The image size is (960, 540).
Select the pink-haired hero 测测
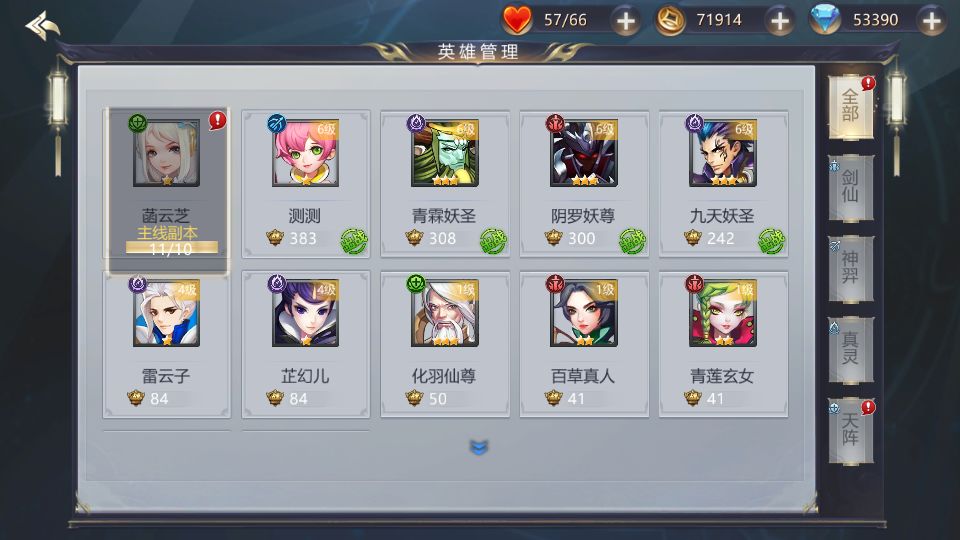[x=305, y=182]
